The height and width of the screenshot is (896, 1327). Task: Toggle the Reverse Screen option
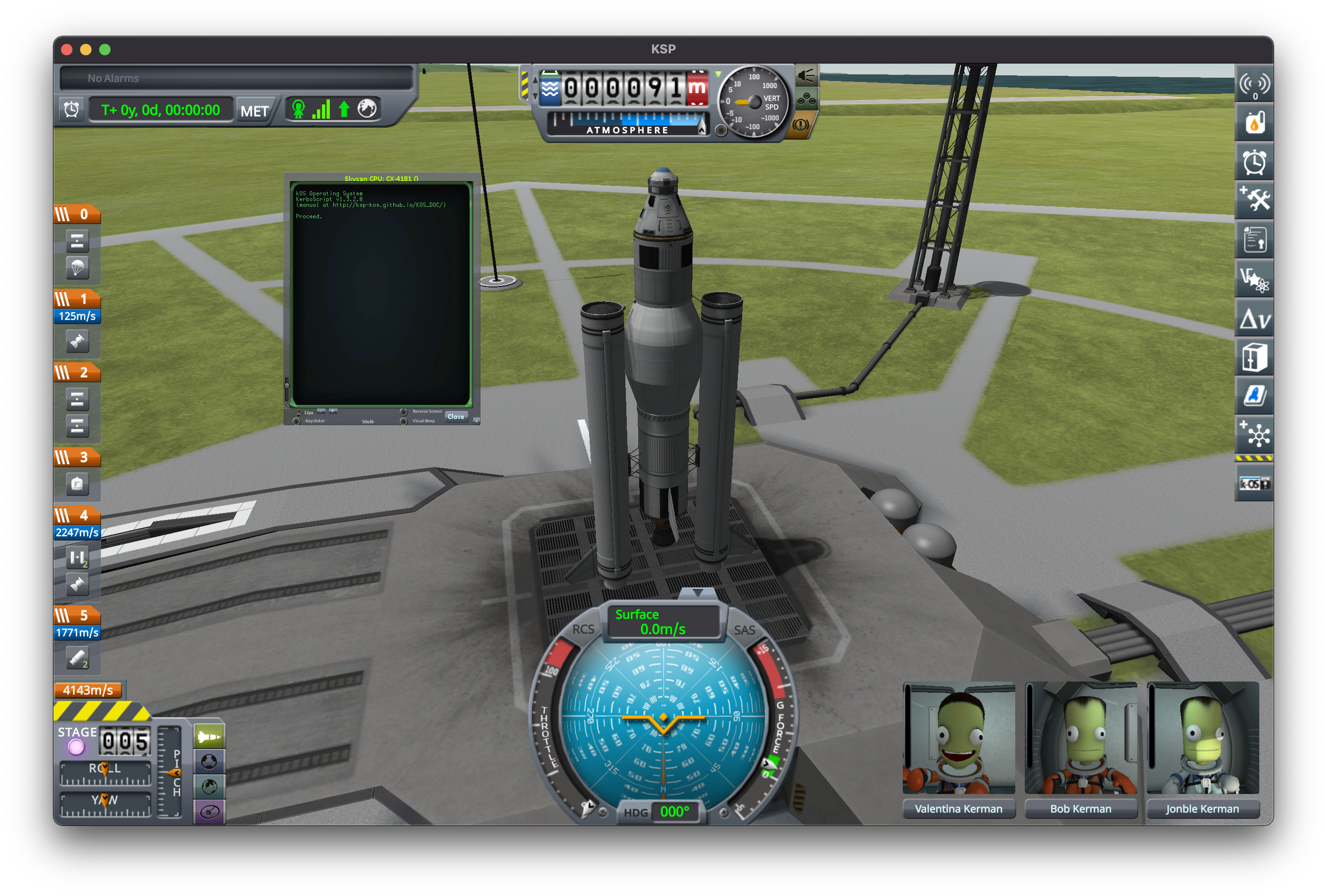[x=404, y=412]
